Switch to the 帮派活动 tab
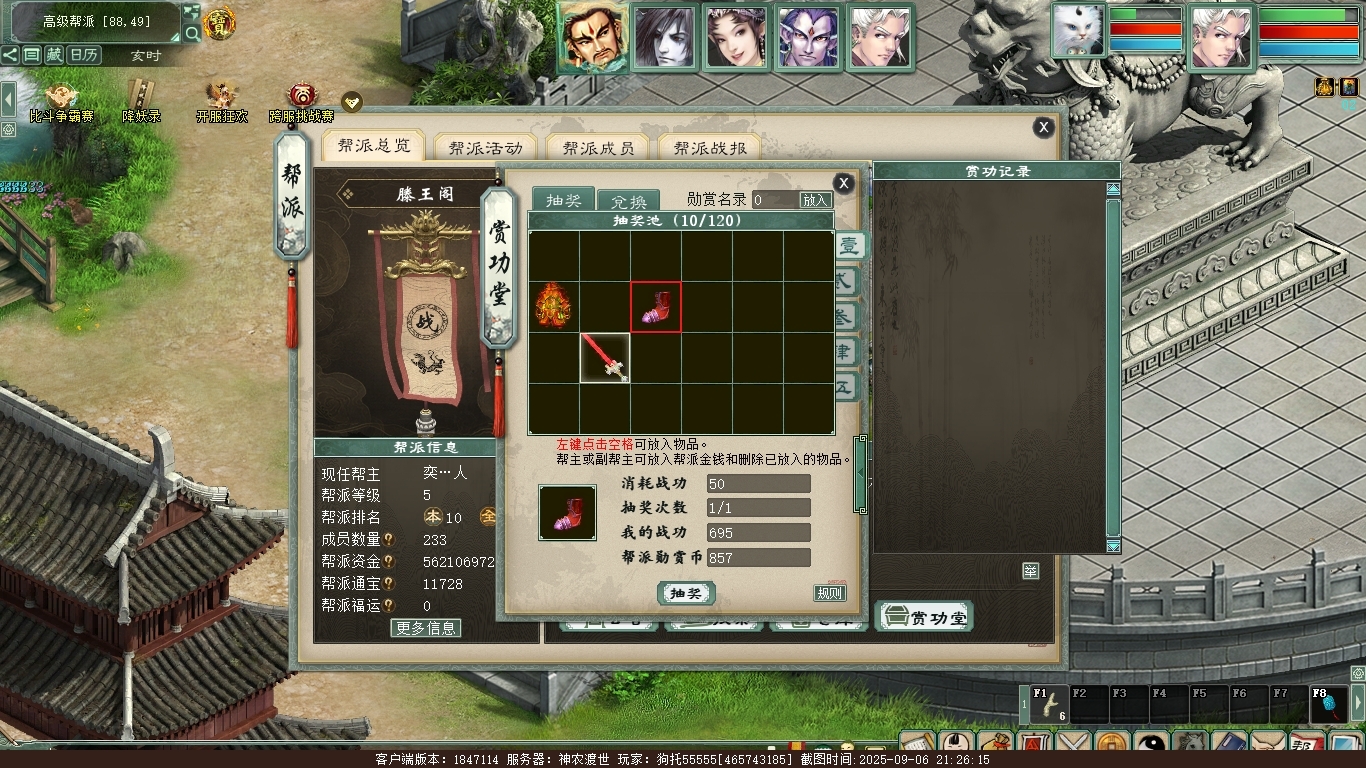The width and height of the screenshot is (1366, 768). click(x=485, y=148)
